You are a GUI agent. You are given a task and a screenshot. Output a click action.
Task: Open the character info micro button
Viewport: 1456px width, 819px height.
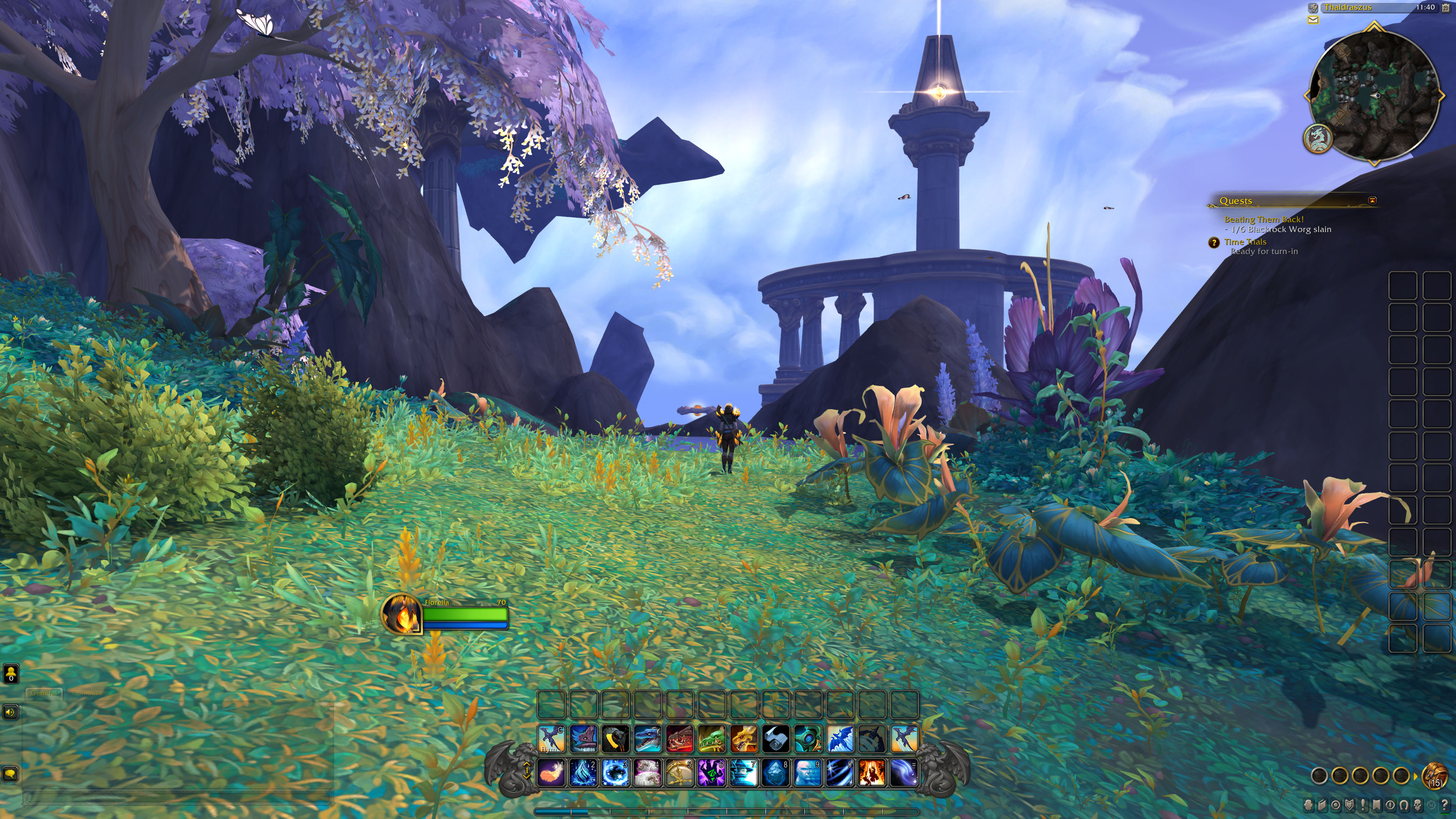coord(1309,804)
